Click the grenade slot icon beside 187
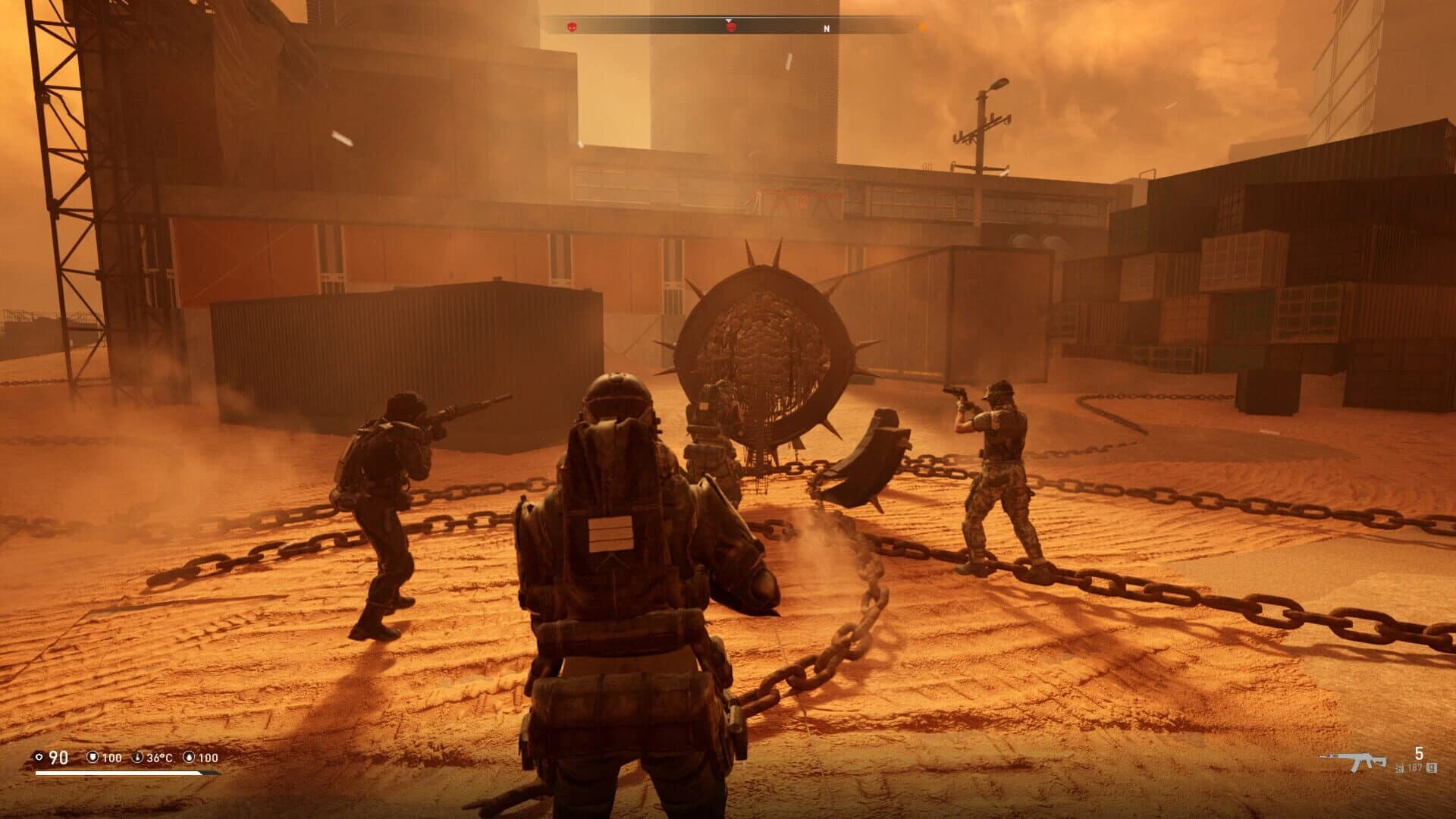 1432,768
